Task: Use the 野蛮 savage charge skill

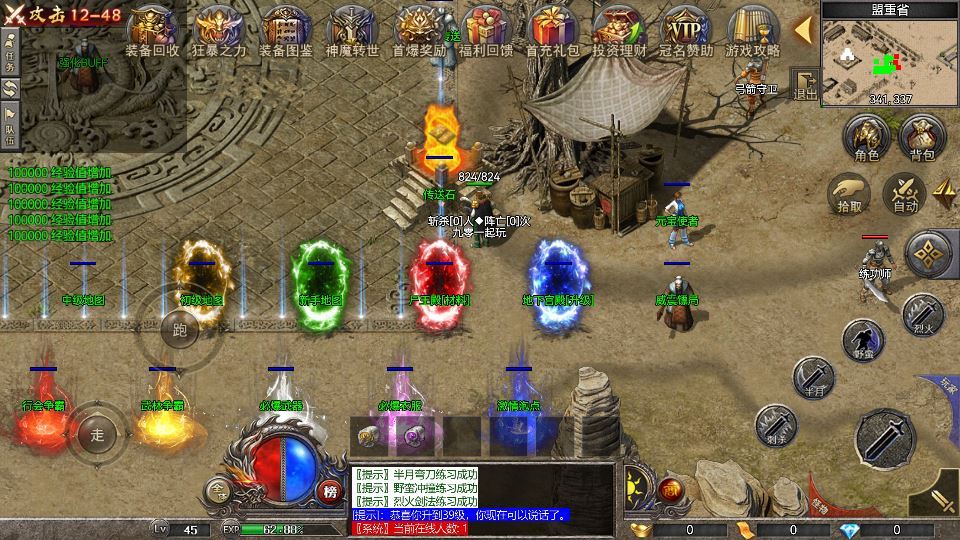Action: [862, 339]
